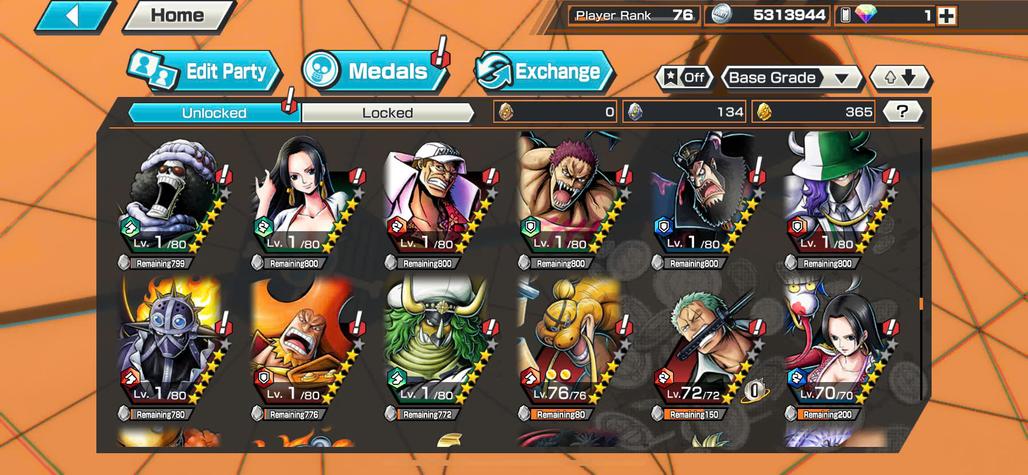Open the Base Grade sort dropdown
This screenshot has height=475, width=1028.
tap(789, 78)
